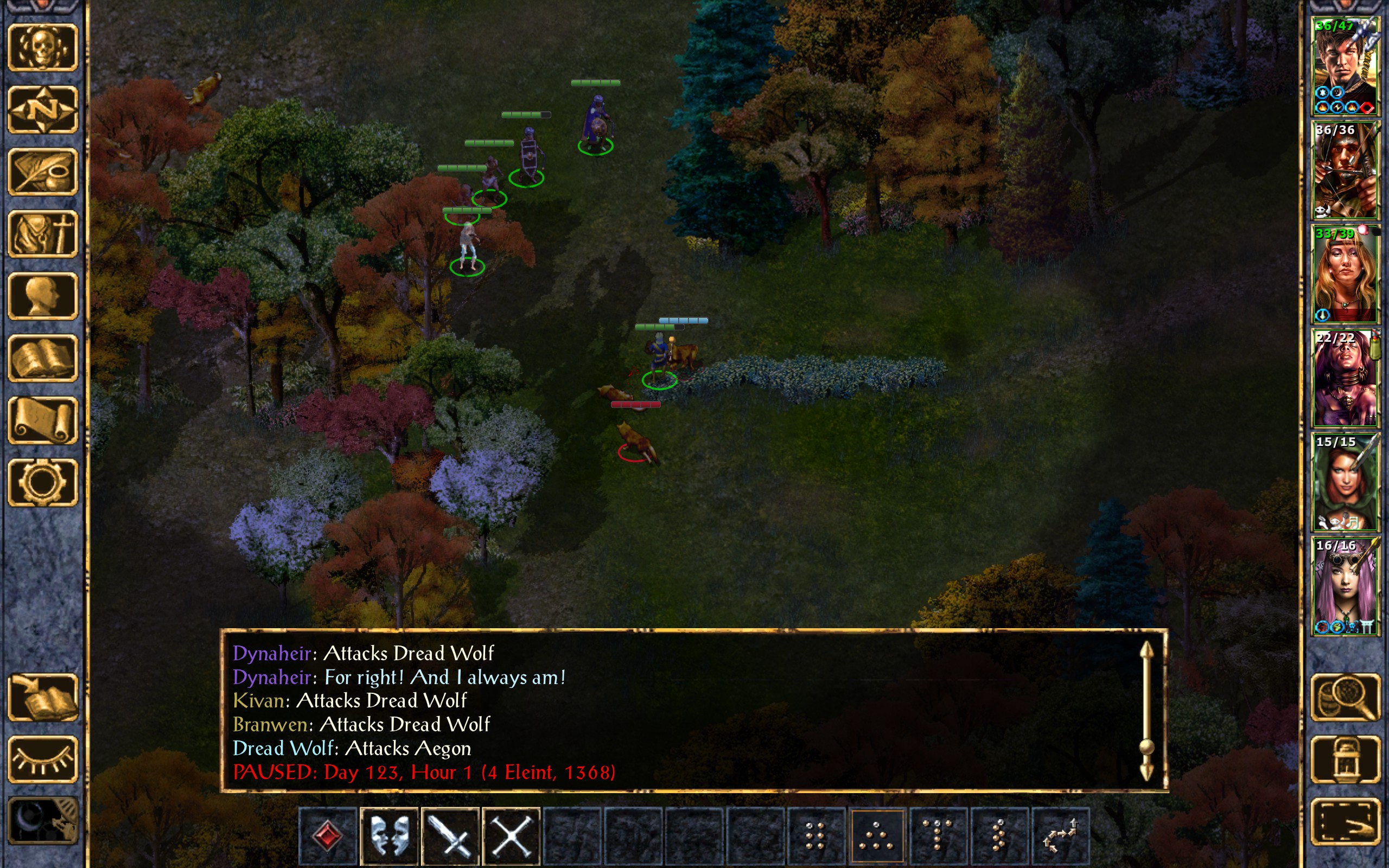The height and width of the screenshot is (868, 1389).
Task: Open the mage spellbook icon
Action: click(43, 358)
